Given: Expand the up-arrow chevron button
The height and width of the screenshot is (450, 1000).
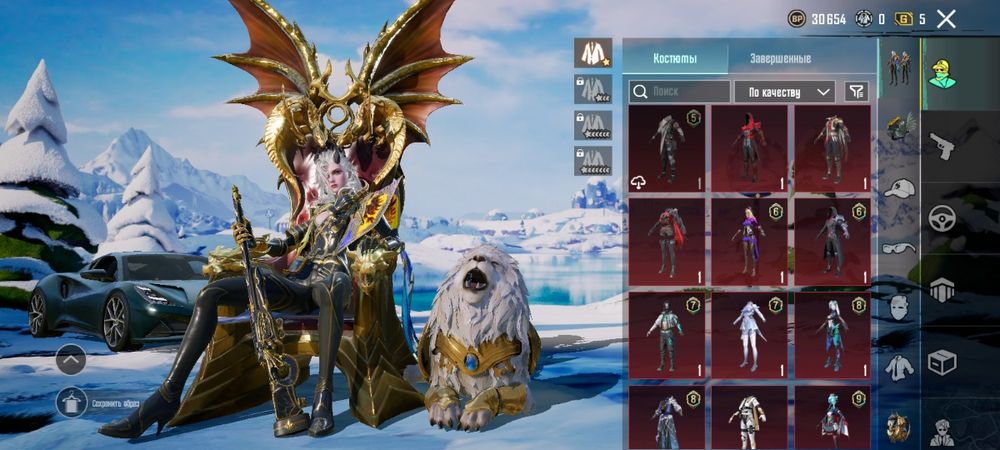Looking at the screenshot, I should 71,358.
